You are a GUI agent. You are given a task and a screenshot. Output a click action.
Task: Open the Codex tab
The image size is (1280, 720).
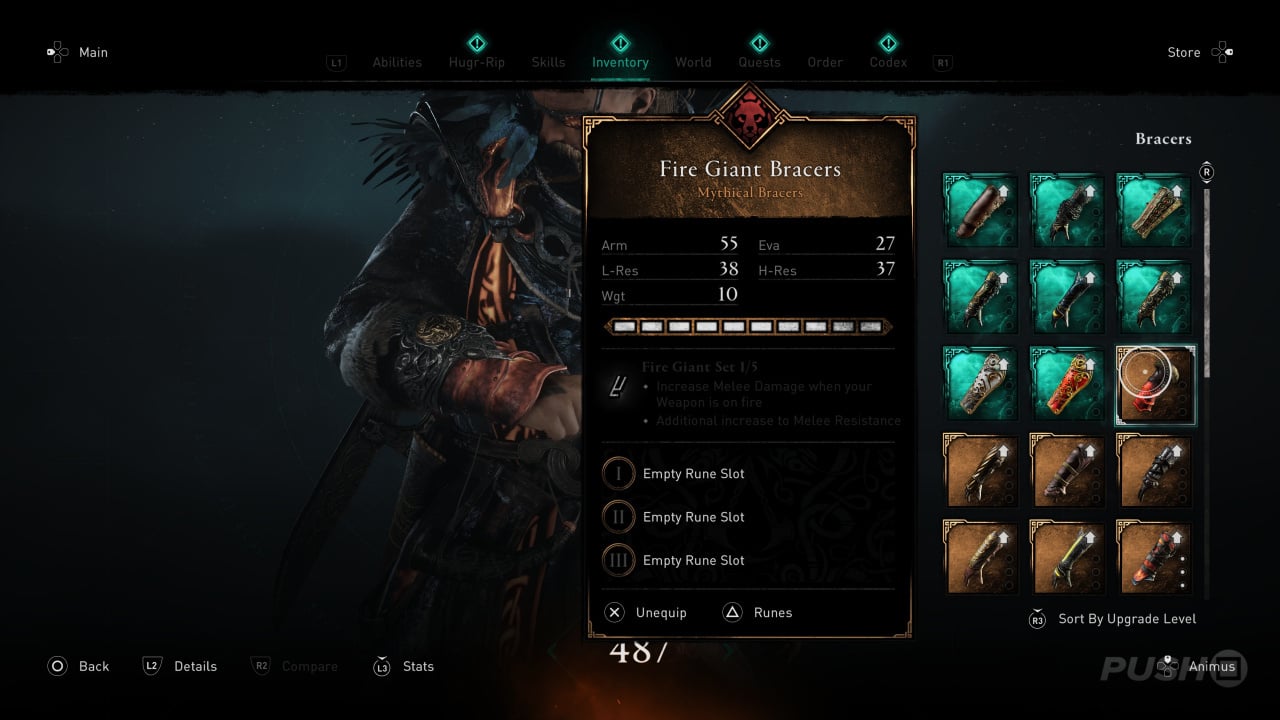[888, 62]
